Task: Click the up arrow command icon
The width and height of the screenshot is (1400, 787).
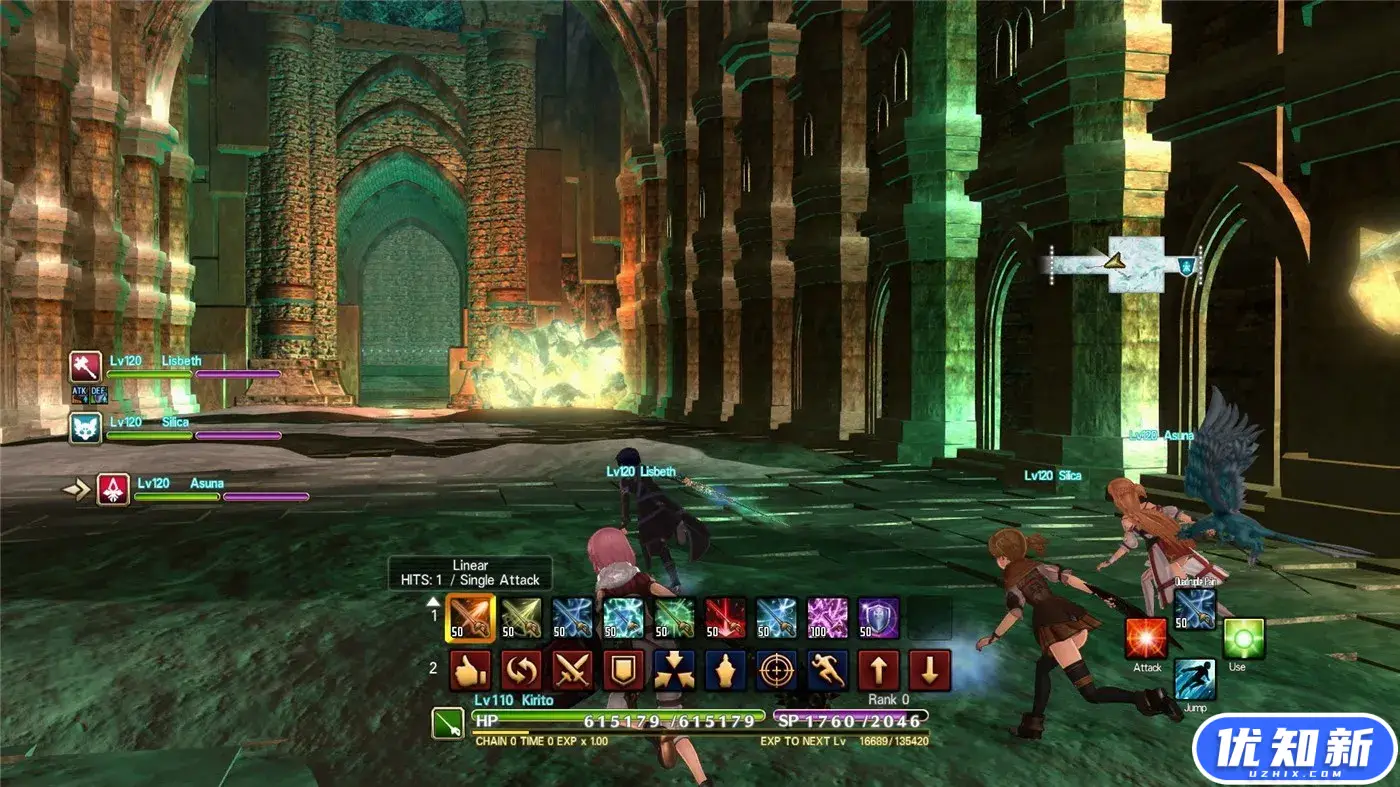Action: pos(878,671)
